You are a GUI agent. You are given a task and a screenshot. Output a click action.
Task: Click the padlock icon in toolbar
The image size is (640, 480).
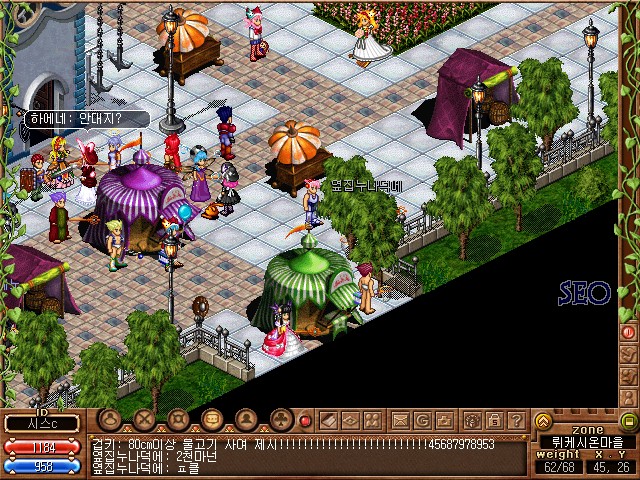point(494,420)
